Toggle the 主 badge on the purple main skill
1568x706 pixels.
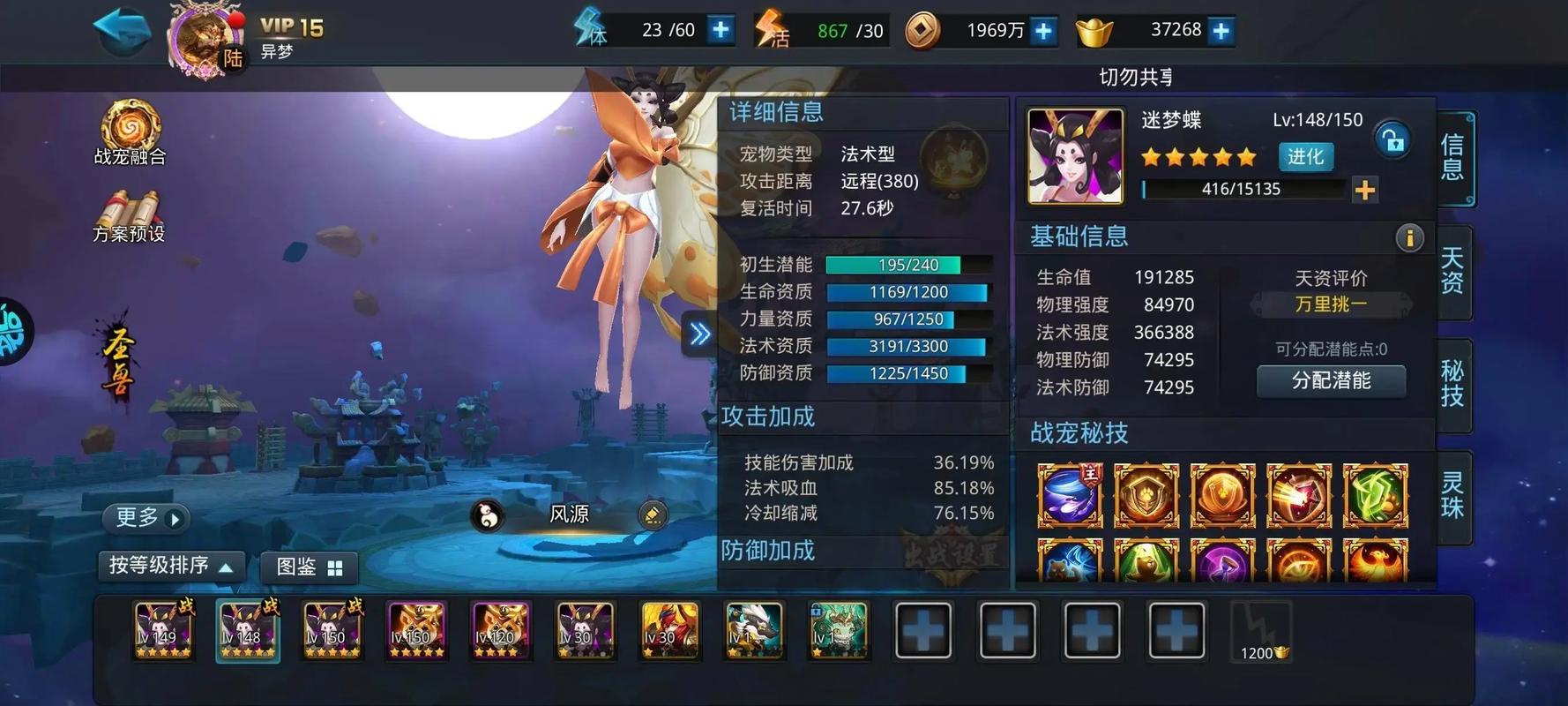[x=1092, y=475]
